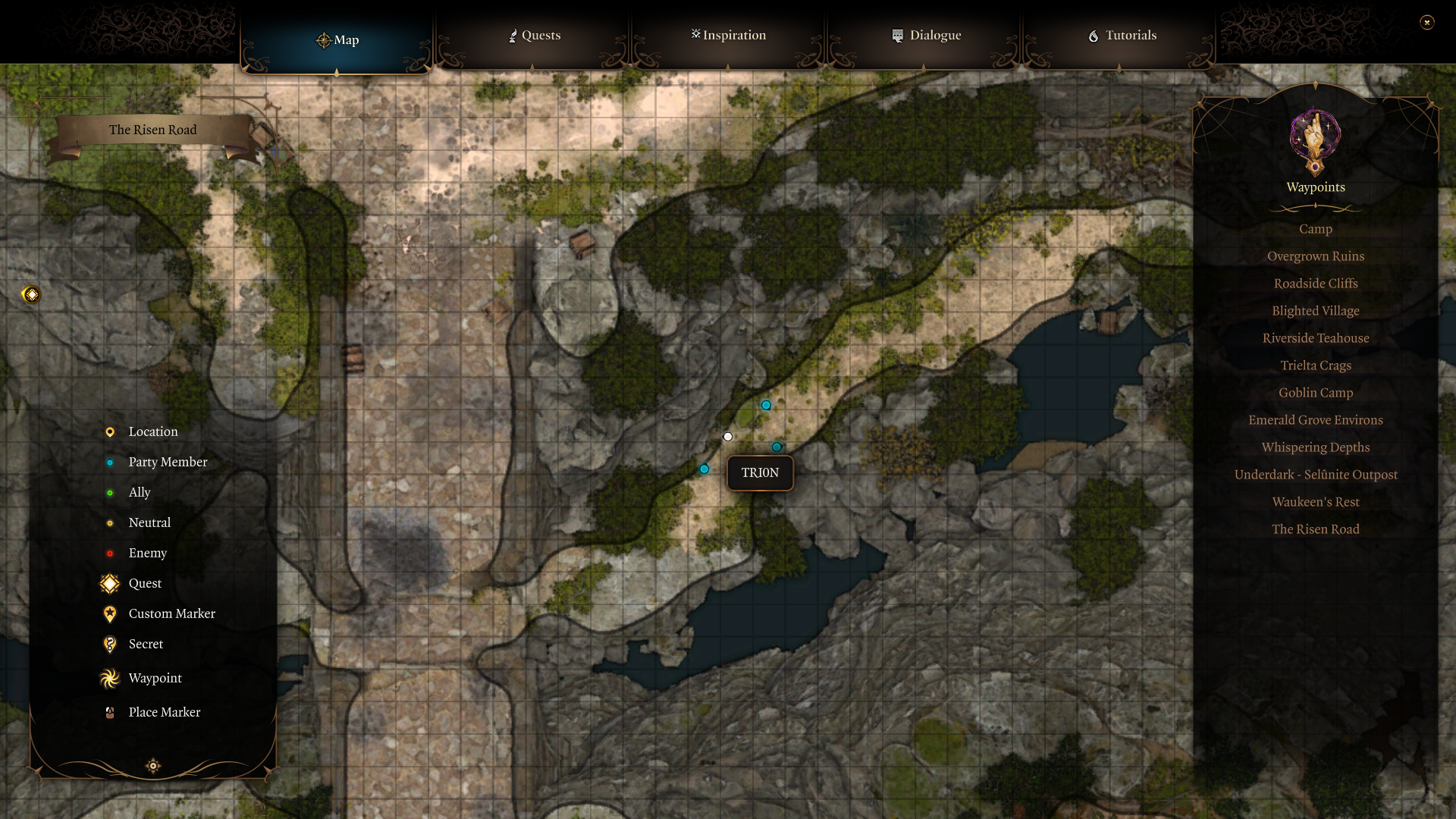Viewport: 1456px width, 819px height.
Task: Select The Risen Road waypoint entry
Action: (1315, 529)
